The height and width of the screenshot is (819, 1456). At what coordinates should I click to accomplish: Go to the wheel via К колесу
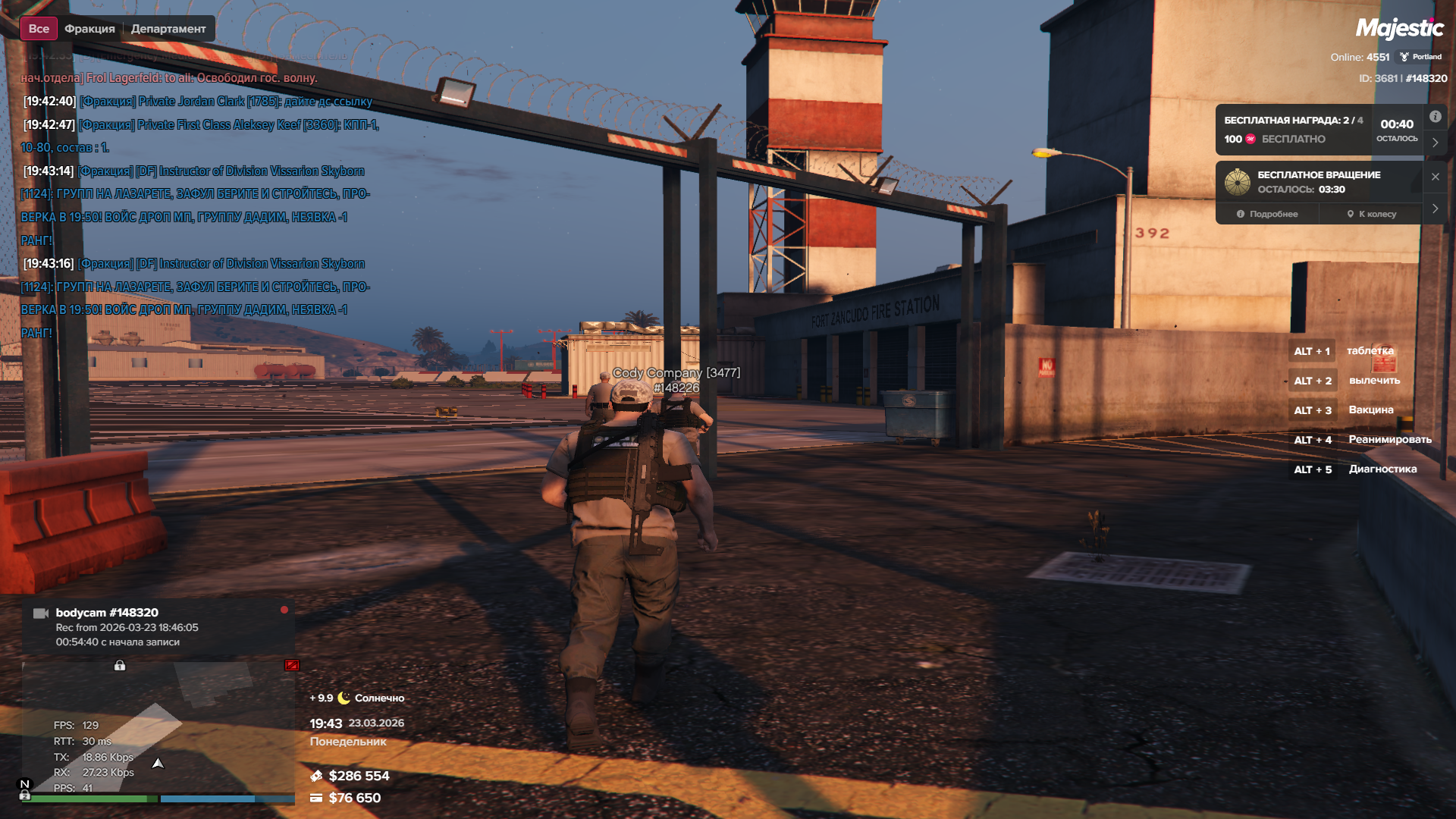(x=1371, y=214)
